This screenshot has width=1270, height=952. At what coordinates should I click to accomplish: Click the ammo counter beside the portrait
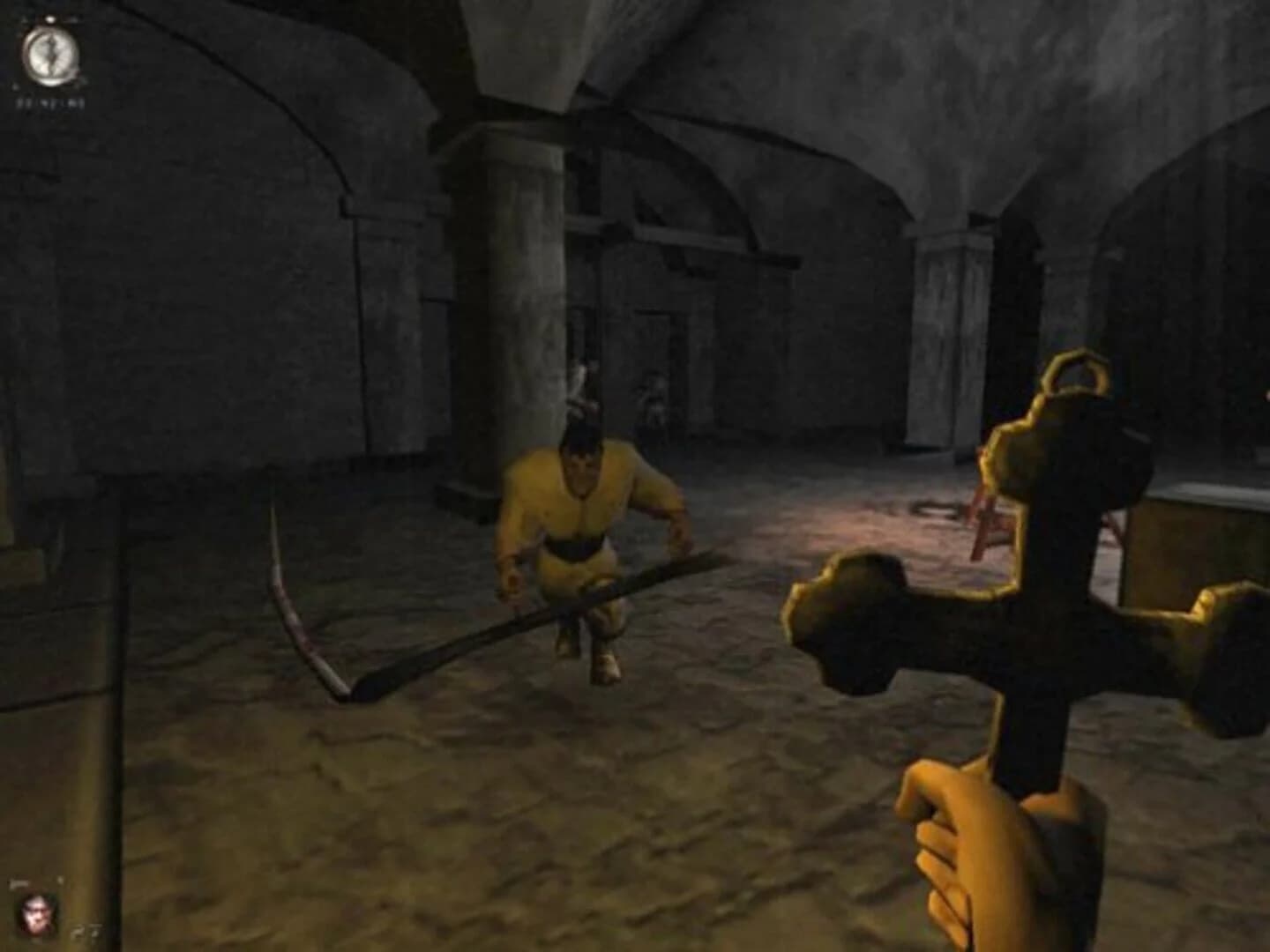(x=86, y=930)
